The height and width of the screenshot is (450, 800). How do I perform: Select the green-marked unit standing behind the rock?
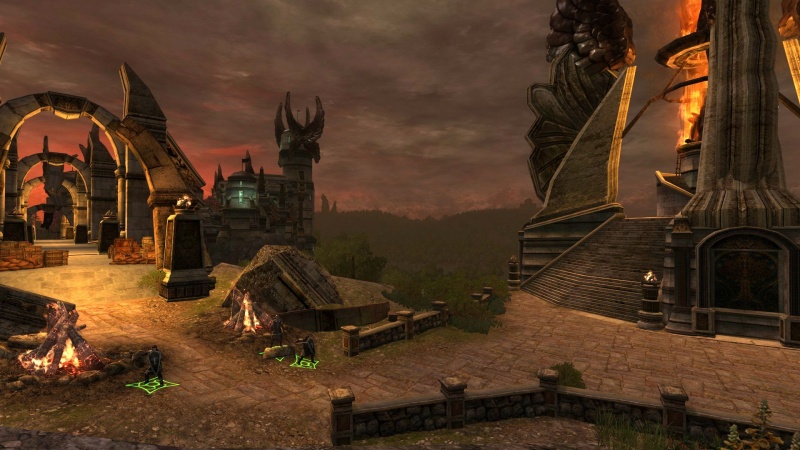277,337
